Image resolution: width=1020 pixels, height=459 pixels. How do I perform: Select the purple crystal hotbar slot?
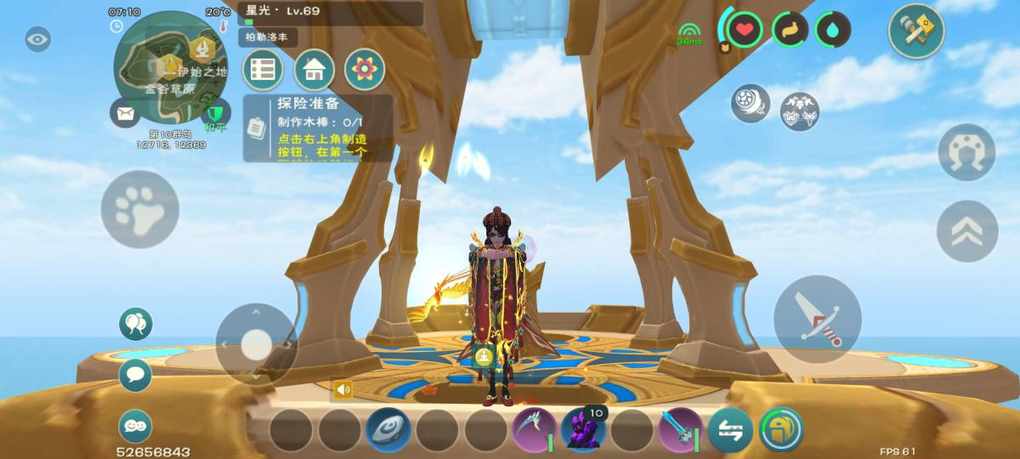(x=583, y=430)
